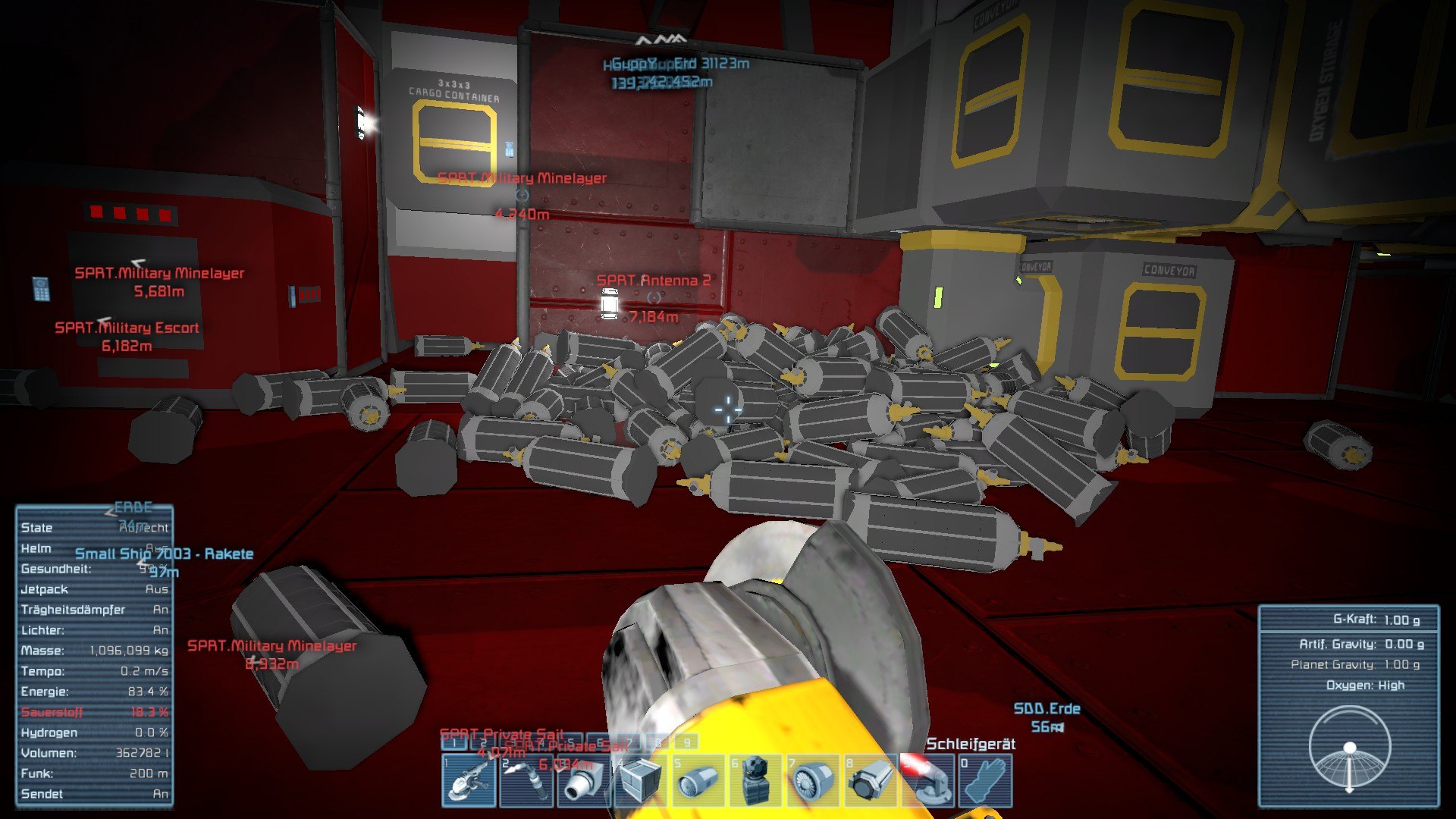Select the empty hand glove slot

[x=985, y=780]
